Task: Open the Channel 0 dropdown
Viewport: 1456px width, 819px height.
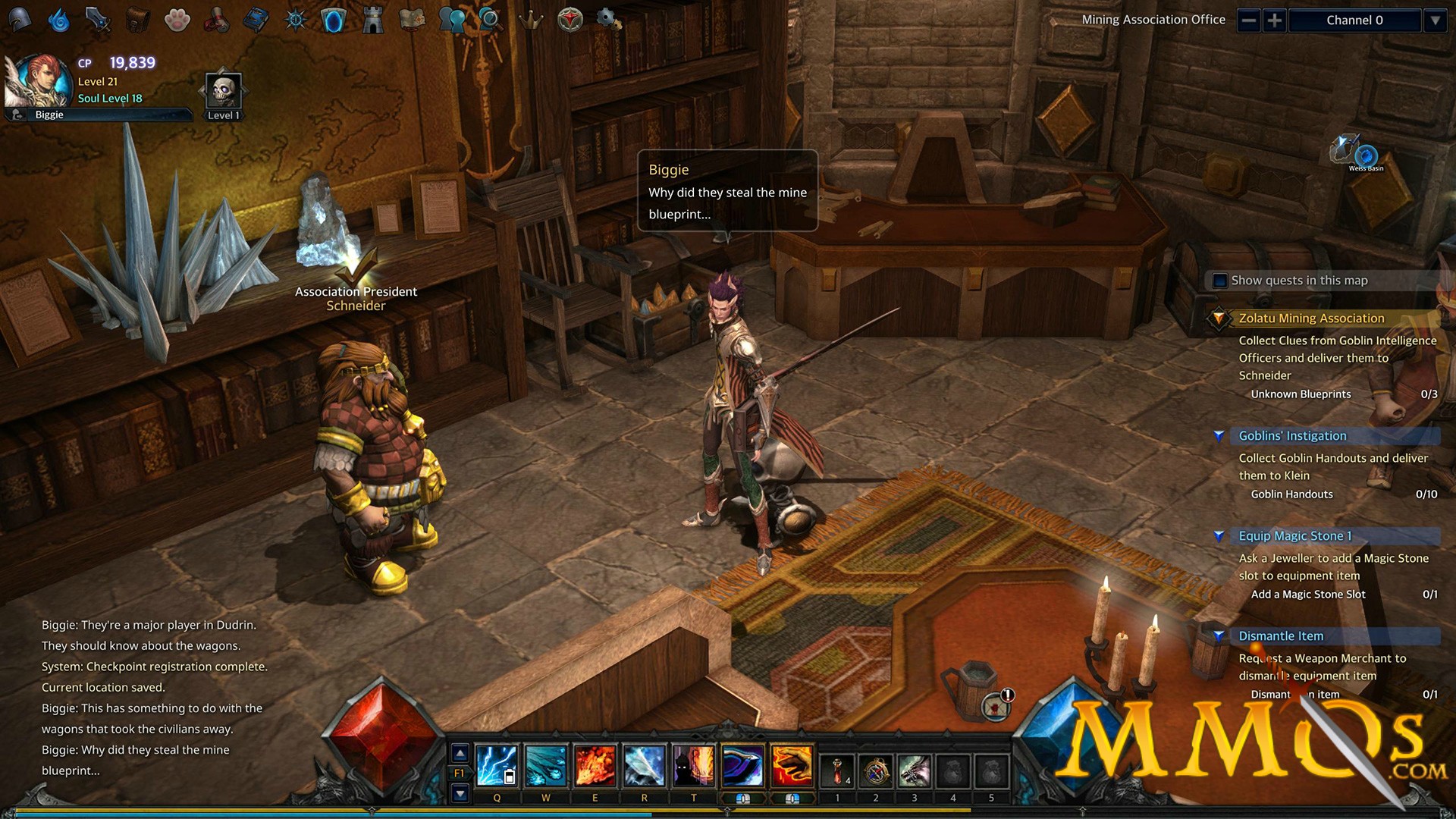Action: pos(1435,20)
